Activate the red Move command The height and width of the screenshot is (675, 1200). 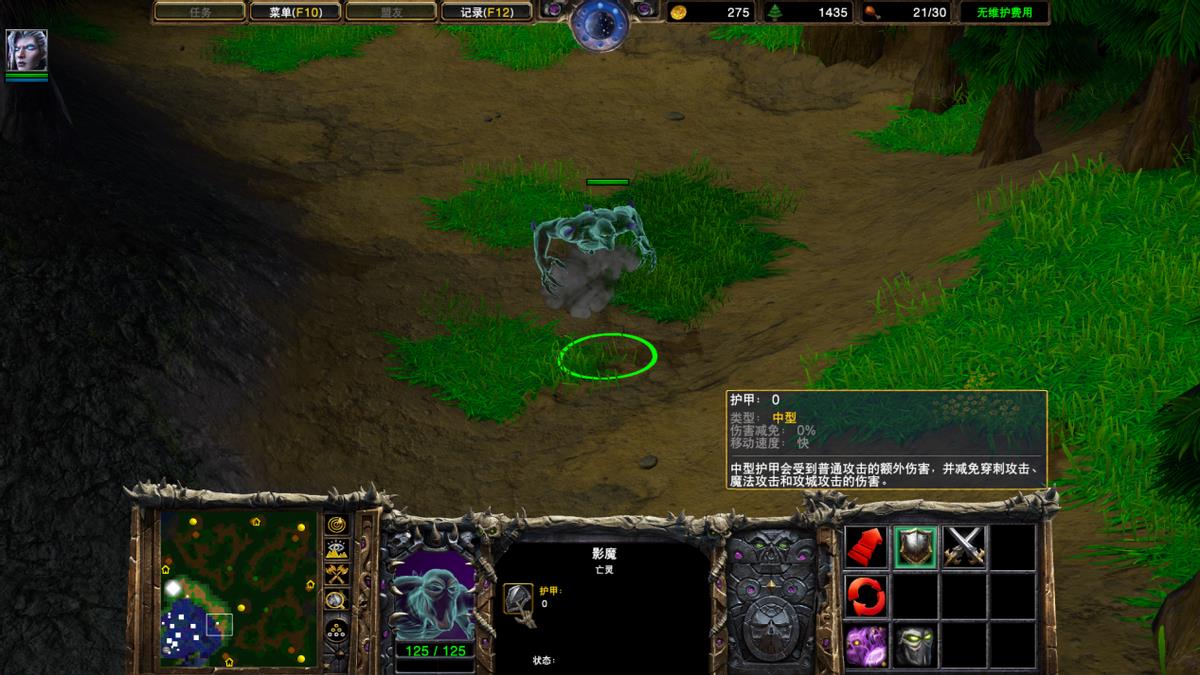(x=866, y=547)
